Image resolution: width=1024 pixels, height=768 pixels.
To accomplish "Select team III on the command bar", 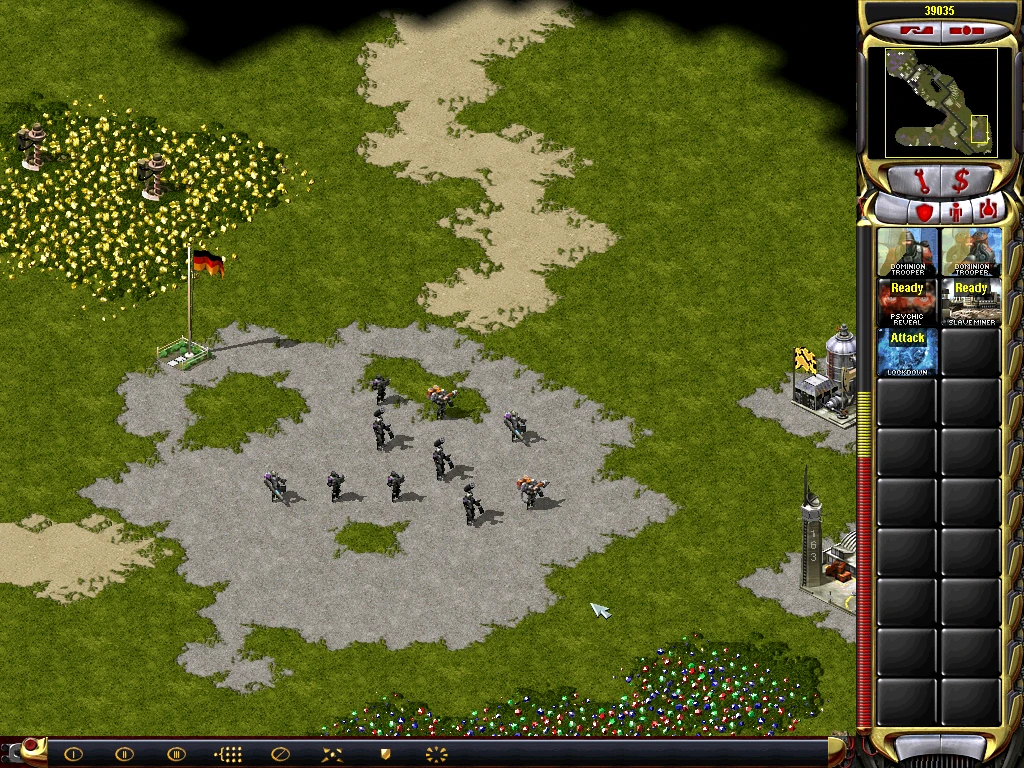I will tap(176, 754).
